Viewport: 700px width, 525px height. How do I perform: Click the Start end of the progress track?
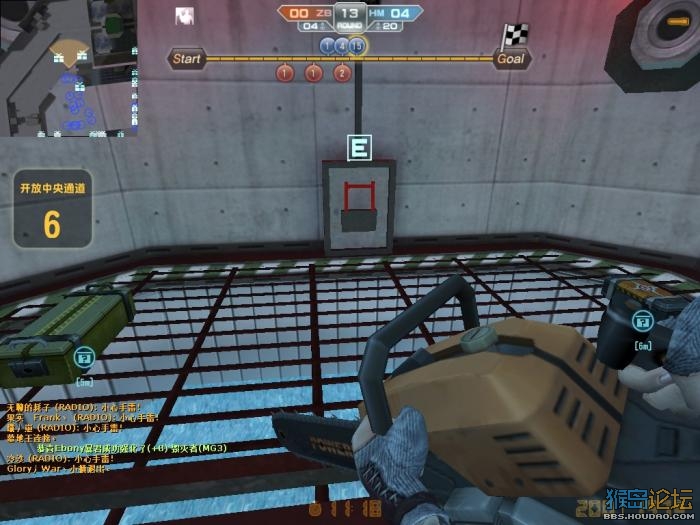click(x=187, y=59)
